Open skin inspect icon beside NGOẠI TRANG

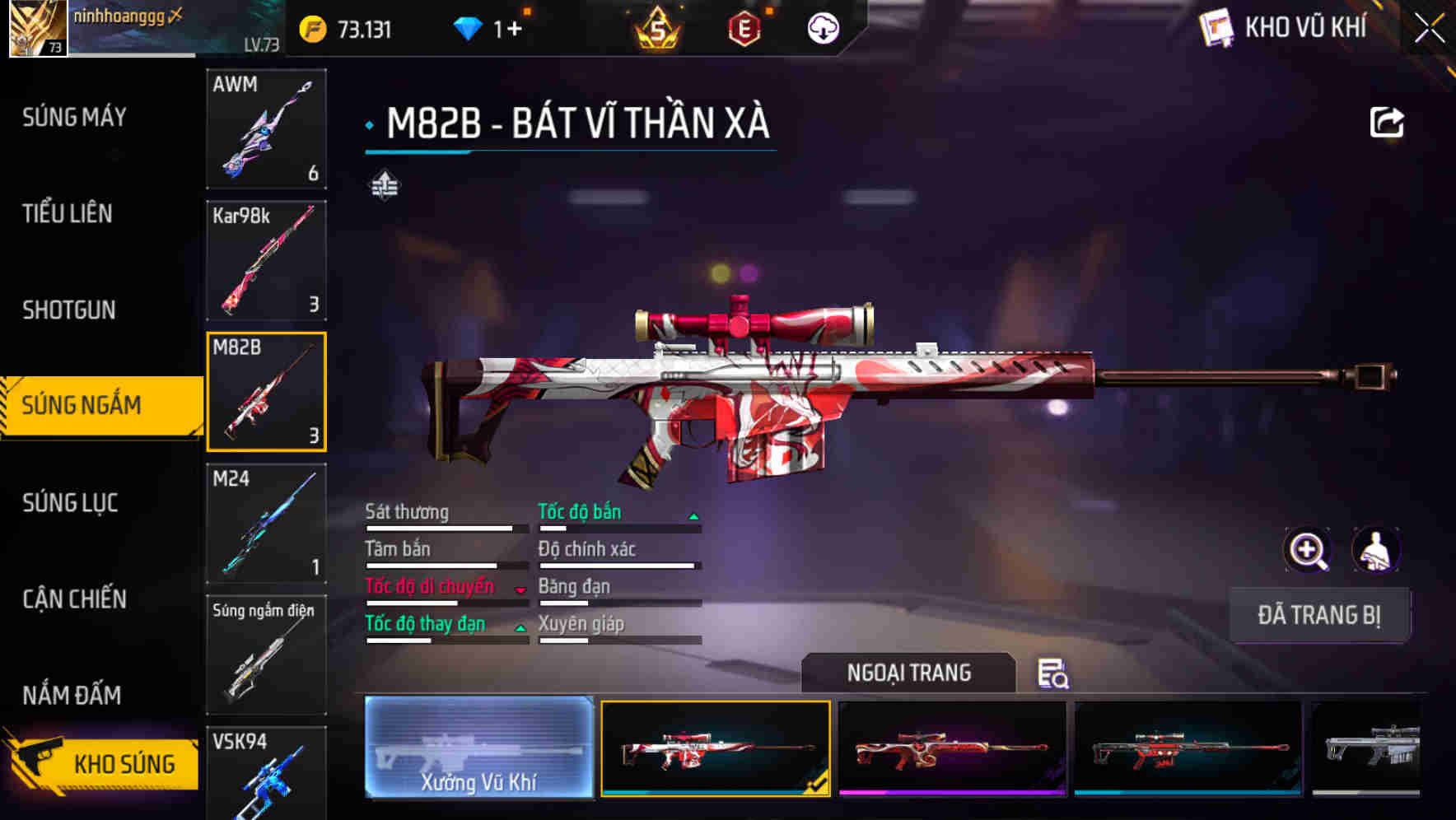1054,675
